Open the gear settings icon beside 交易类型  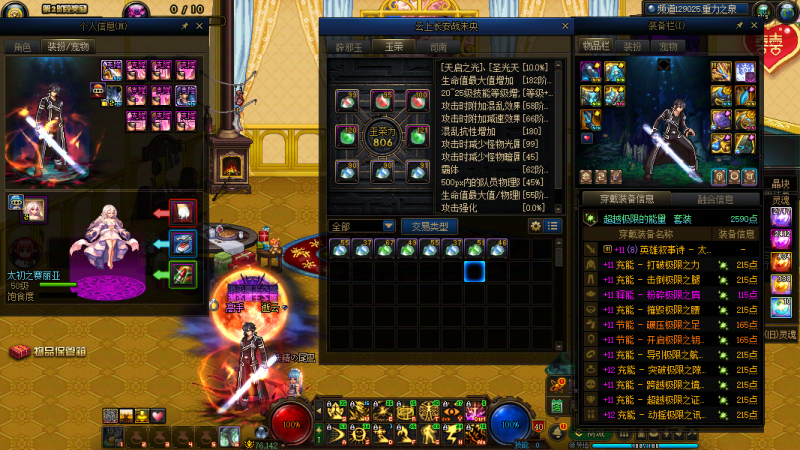click(535, 226)
